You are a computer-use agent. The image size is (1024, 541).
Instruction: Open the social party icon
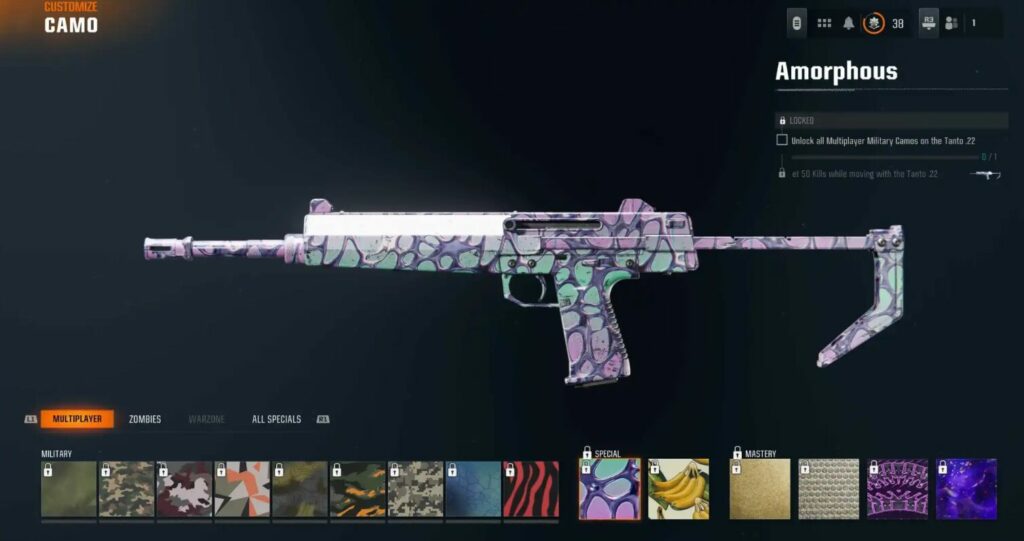tap(951, 23)
